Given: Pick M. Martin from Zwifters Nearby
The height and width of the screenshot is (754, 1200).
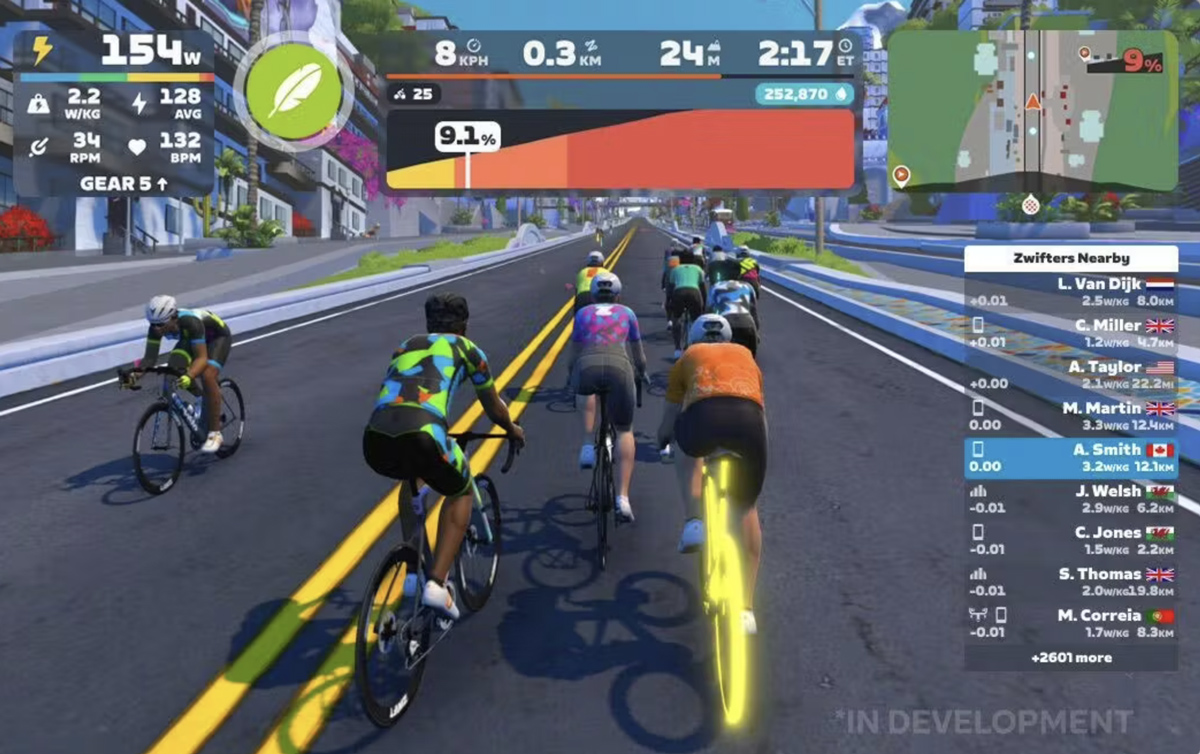Looking at the screenshot, I should pyautogui.click(x=1070, y=416).
